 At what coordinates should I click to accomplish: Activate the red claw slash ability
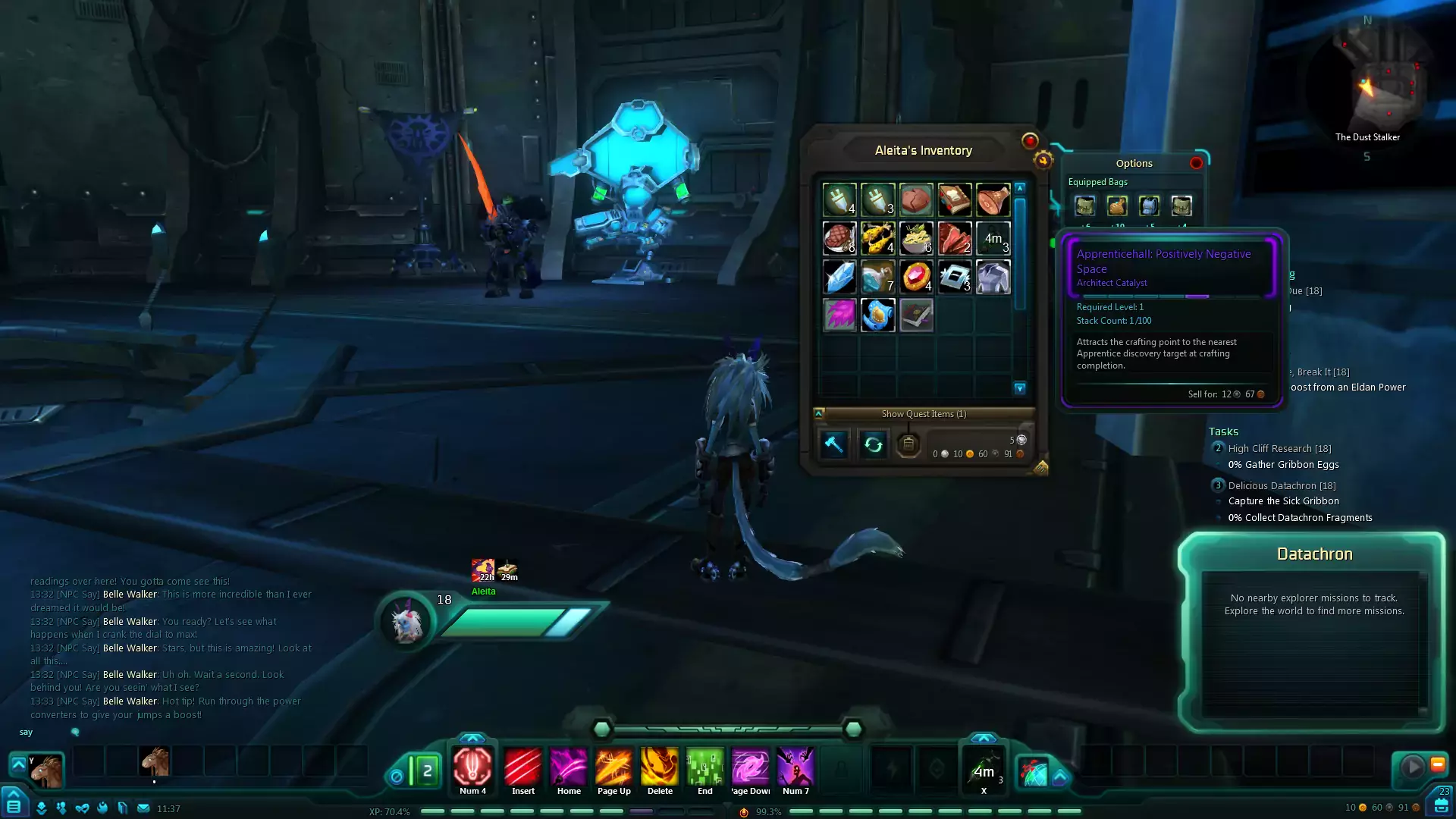[x=522, y=767]
